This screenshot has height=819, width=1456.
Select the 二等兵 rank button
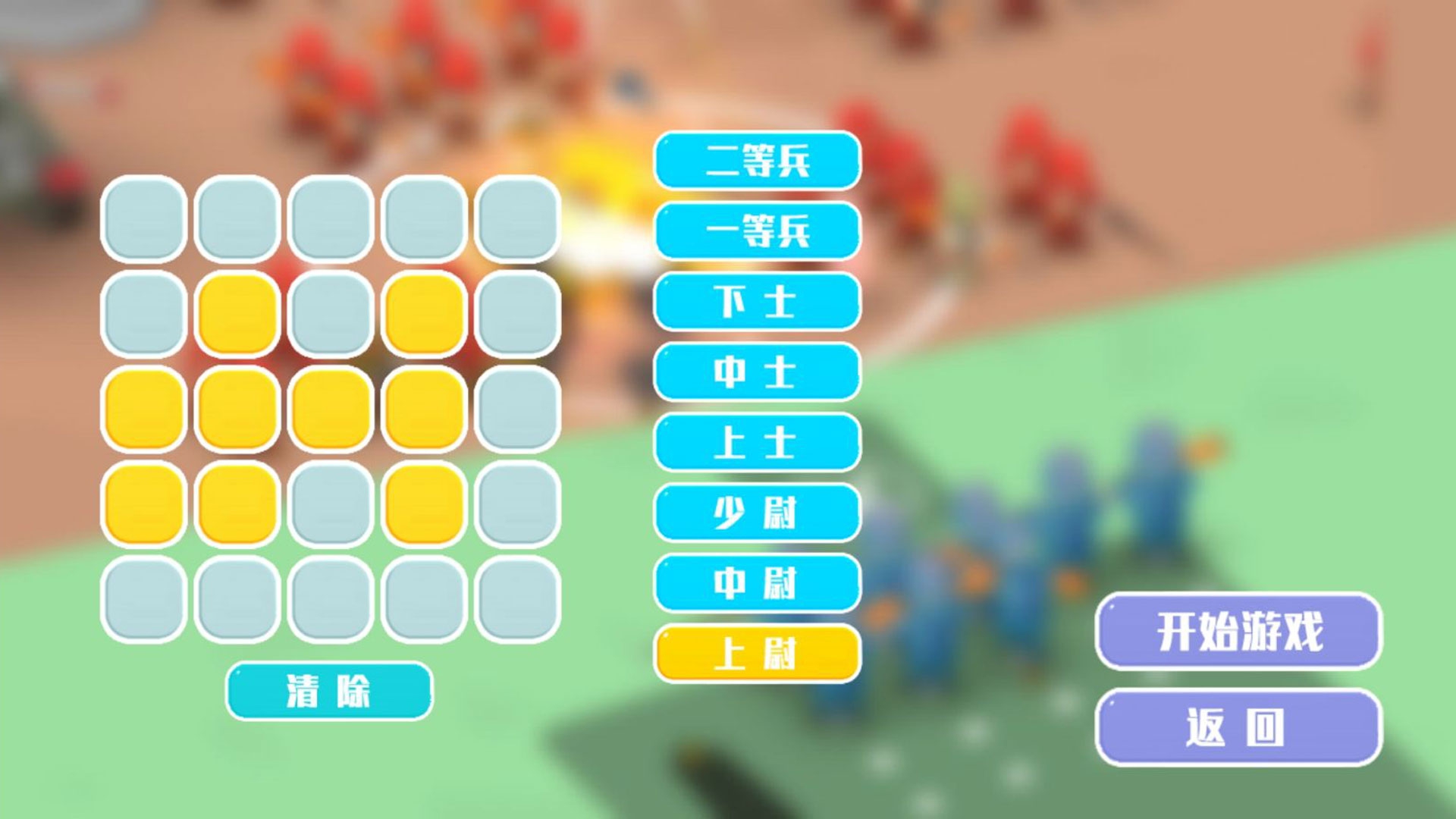coord(758,161)
